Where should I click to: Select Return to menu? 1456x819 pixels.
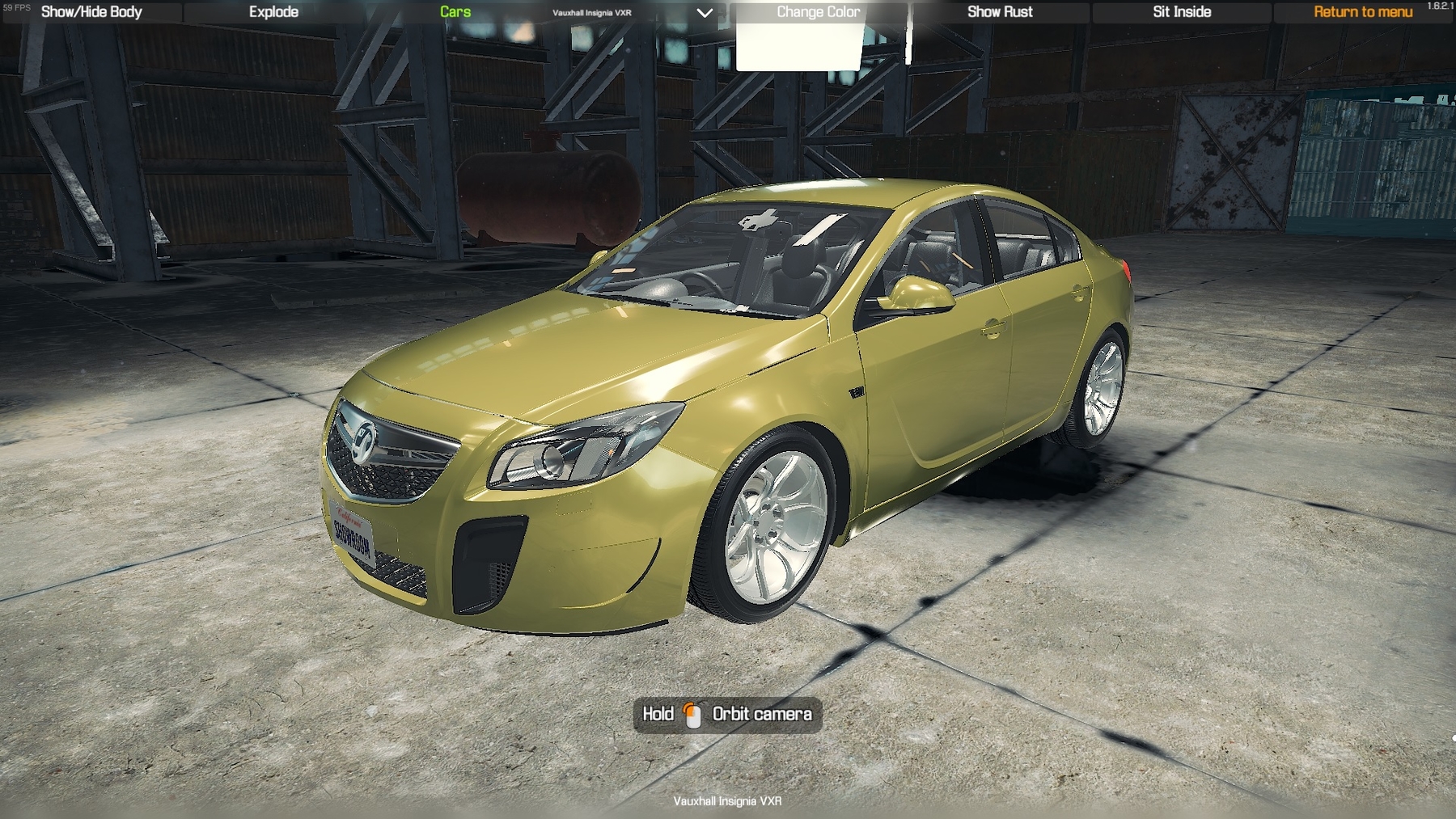click(x=1362, y=11)
